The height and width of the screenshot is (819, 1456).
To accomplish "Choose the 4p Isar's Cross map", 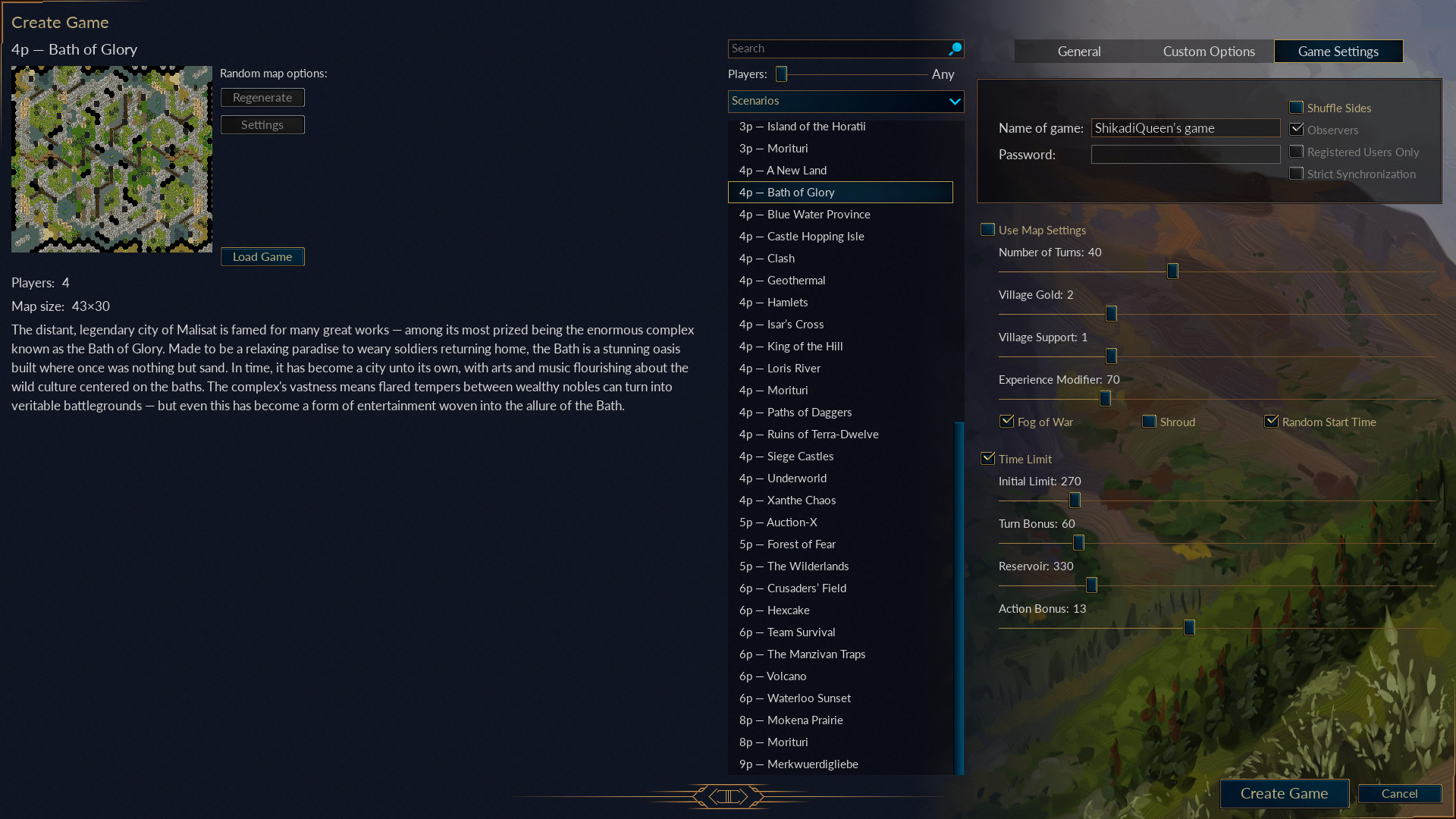I will tap(795, 325).
